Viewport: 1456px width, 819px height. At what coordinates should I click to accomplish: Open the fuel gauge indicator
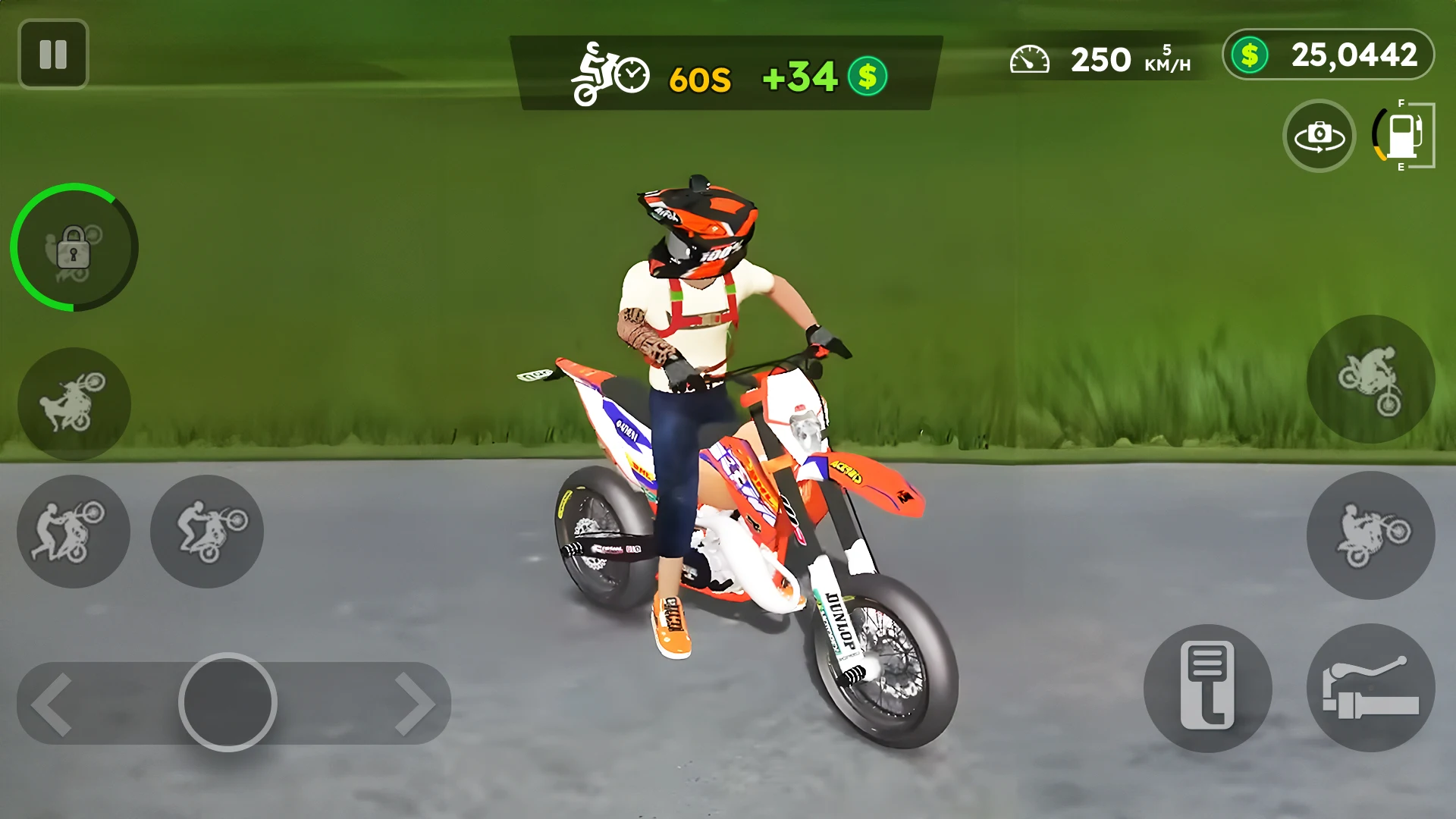(x=1402, y=136)
